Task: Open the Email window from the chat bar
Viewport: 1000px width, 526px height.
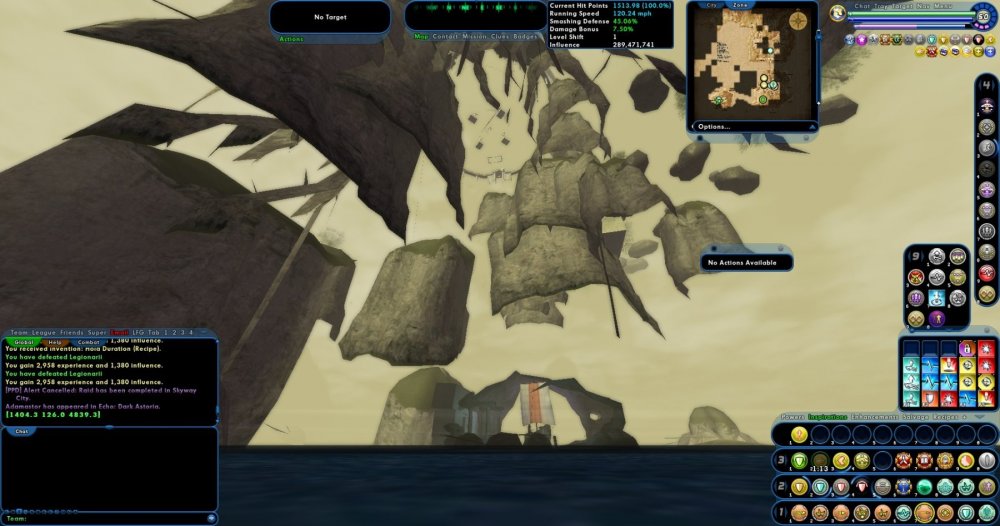Action: pyautogui.click(x=120, y=332)
